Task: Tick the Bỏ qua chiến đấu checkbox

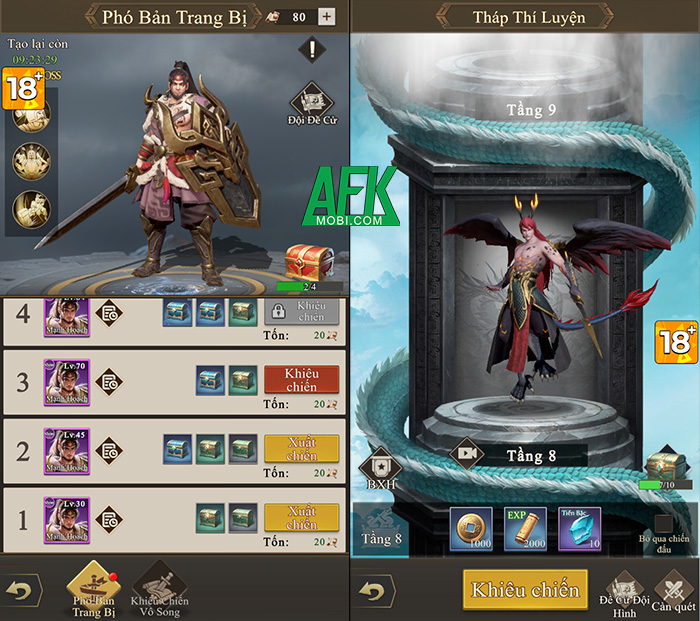Action: pyautogui.click(x=663, y=523)
